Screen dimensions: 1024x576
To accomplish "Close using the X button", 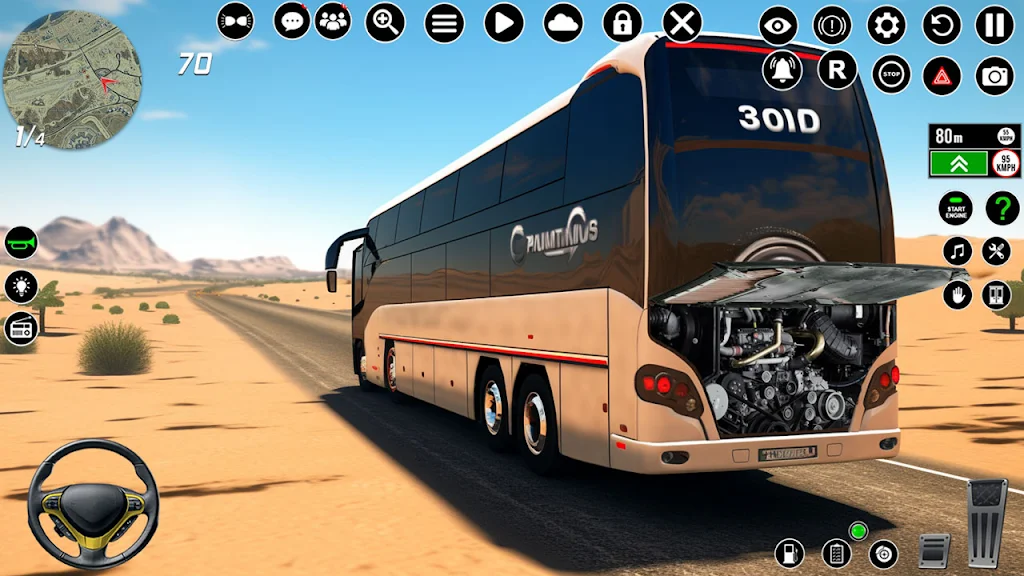I will pos(682,22).
